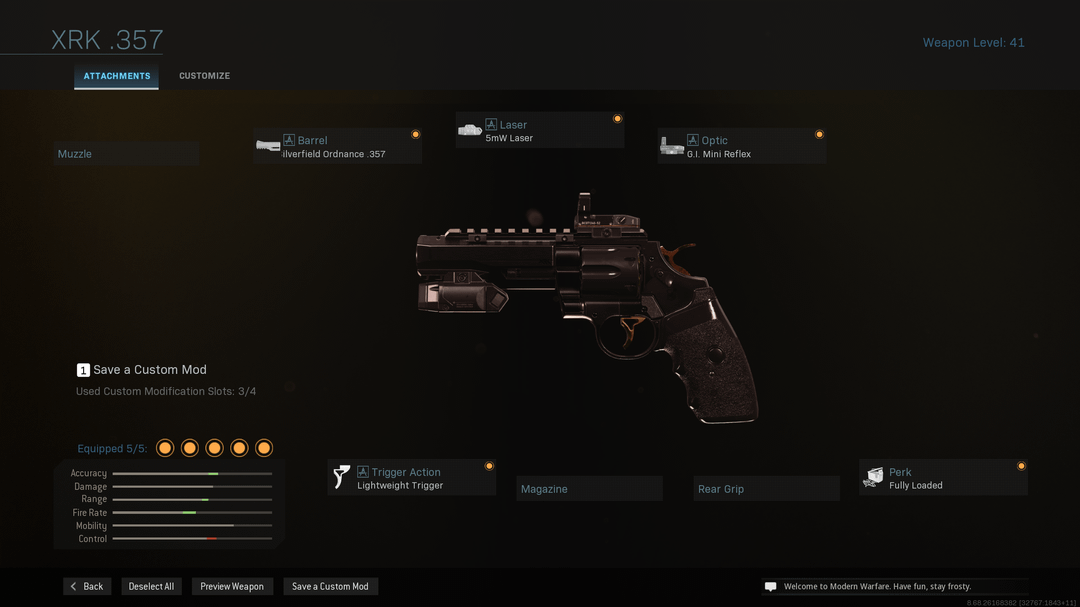Open the Optic slot with G.I. Mini Reflex
Viewport: 1080px width, 607px height.
click(742, 147)
